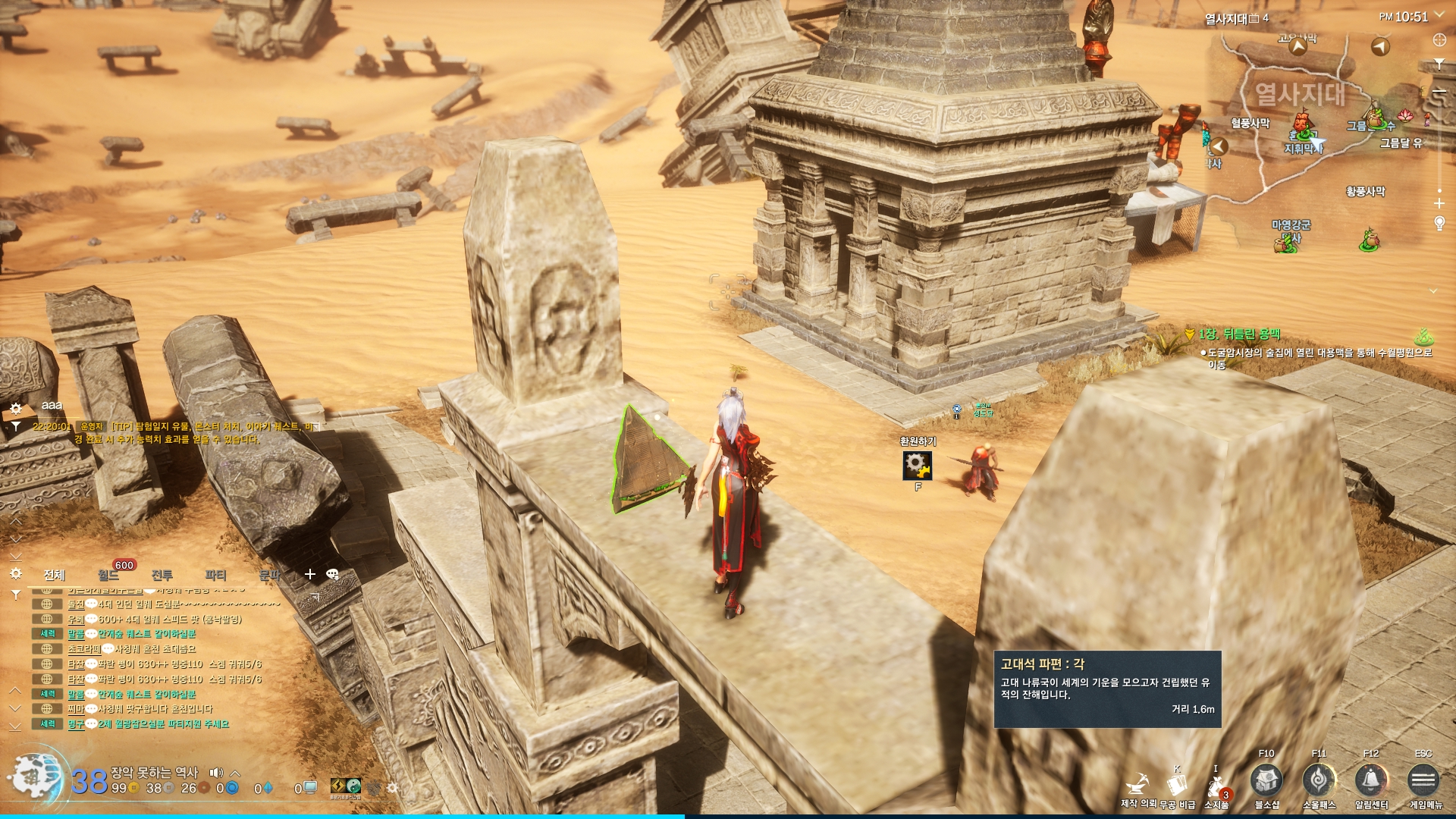Add a new chat tab with plus
This screenshot has width=1456, height=819.
point(310,574)
